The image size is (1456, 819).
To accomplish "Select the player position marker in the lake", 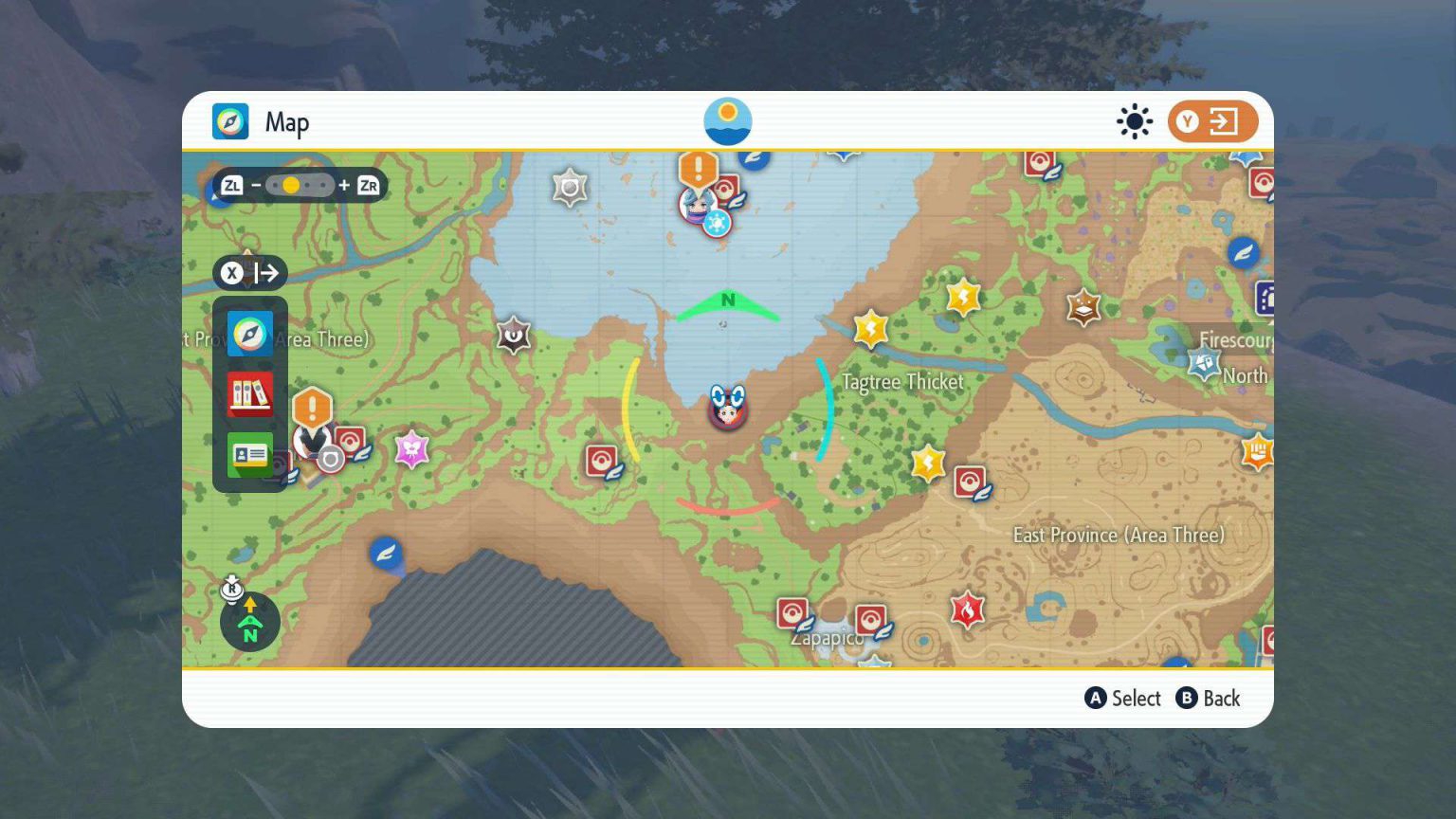I will (x=727, y=408).
